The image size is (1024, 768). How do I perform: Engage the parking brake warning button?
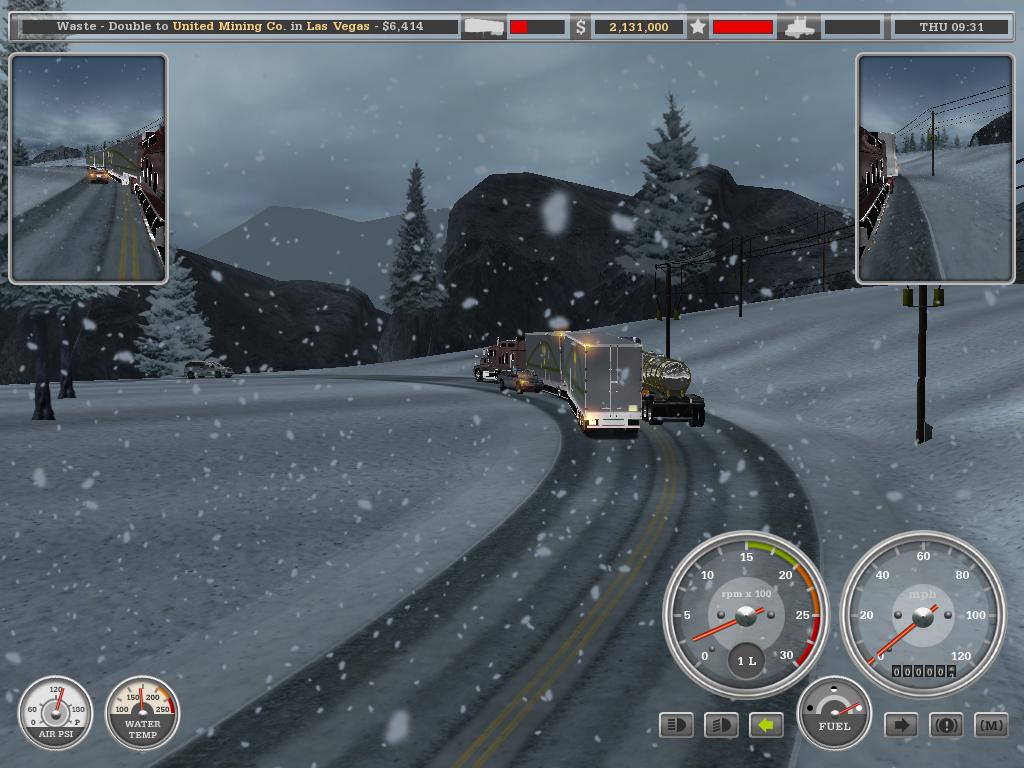(x=946, y=725)
